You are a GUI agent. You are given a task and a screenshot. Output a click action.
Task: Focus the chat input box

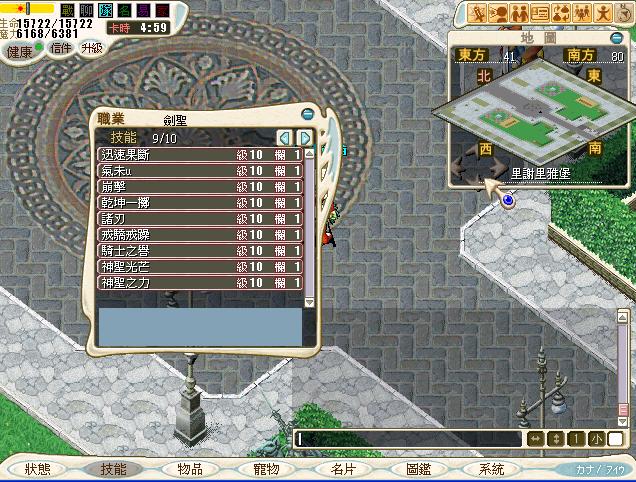point(408,439)
